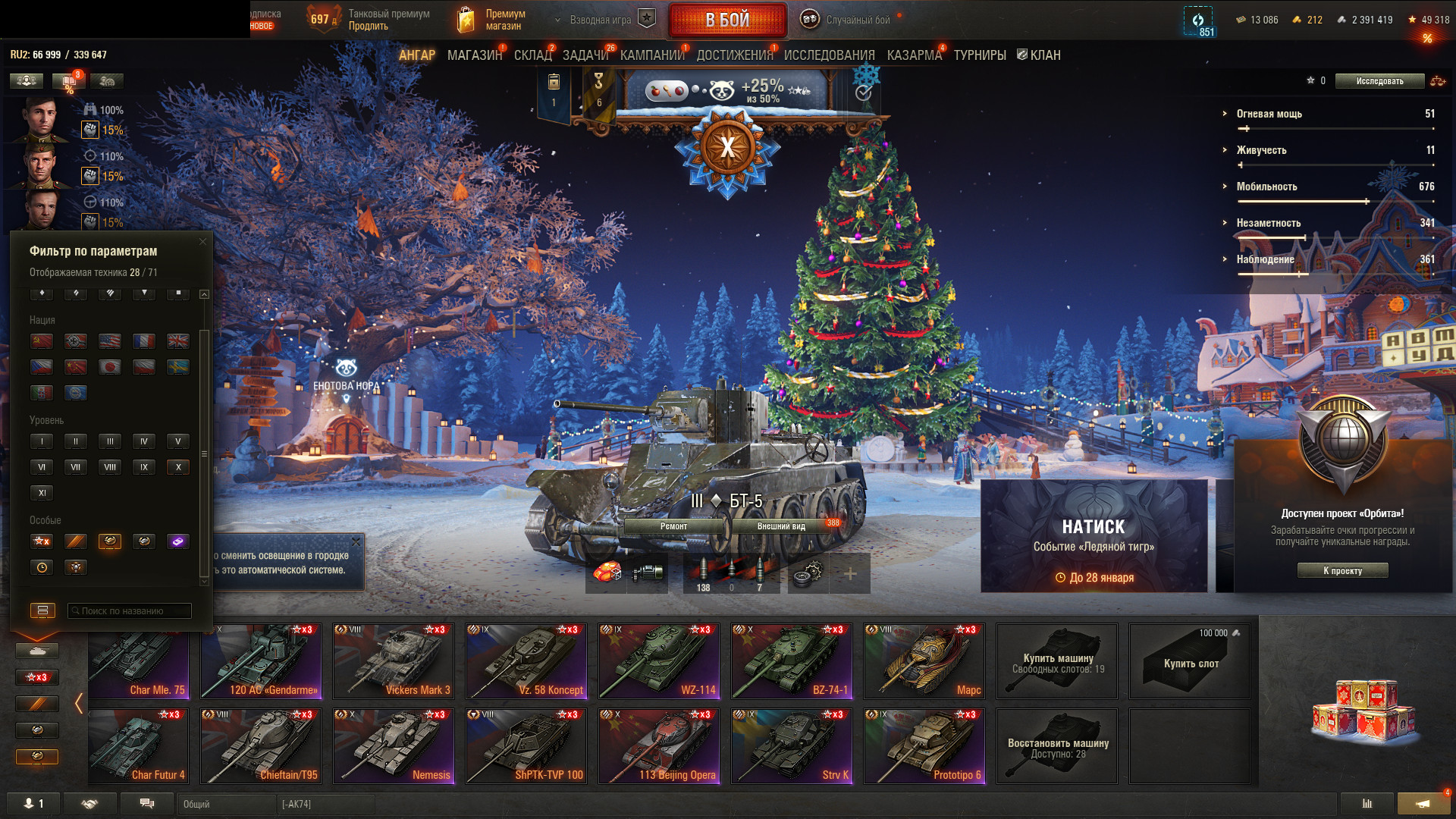Viewport: 1456px width, 819px height.
Task: Click the Ремонт button
Action: click(x=673, y=526)
